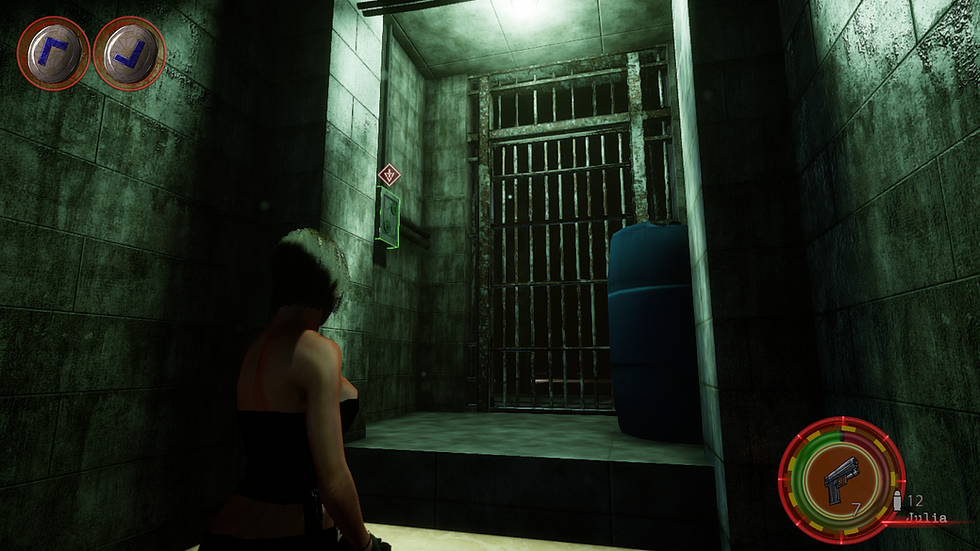Click the pistol weapon icon

click(x=842, y=486)
